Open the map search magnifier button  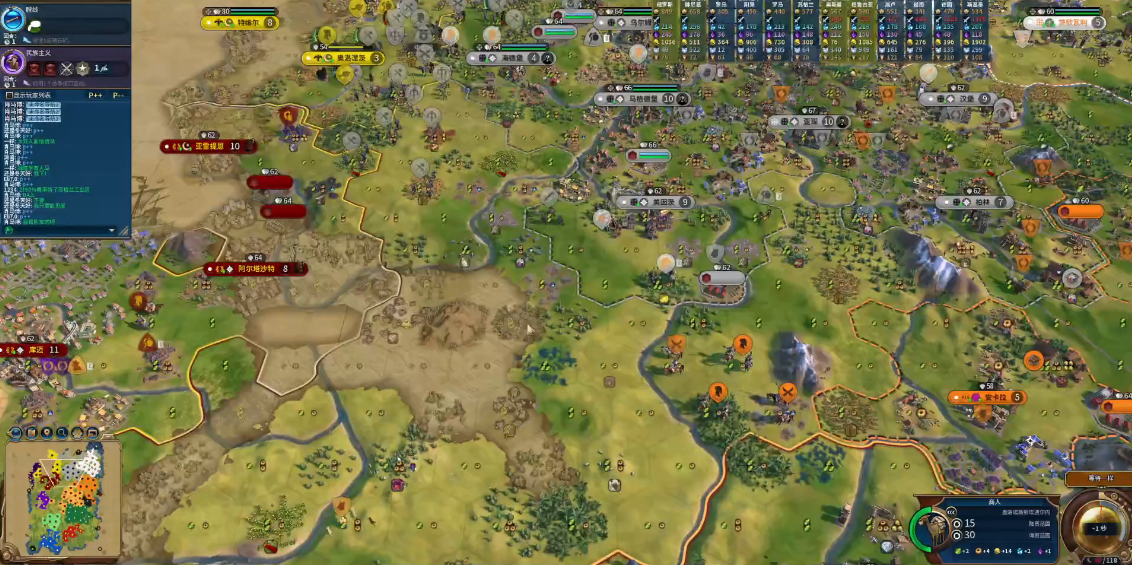63,433
